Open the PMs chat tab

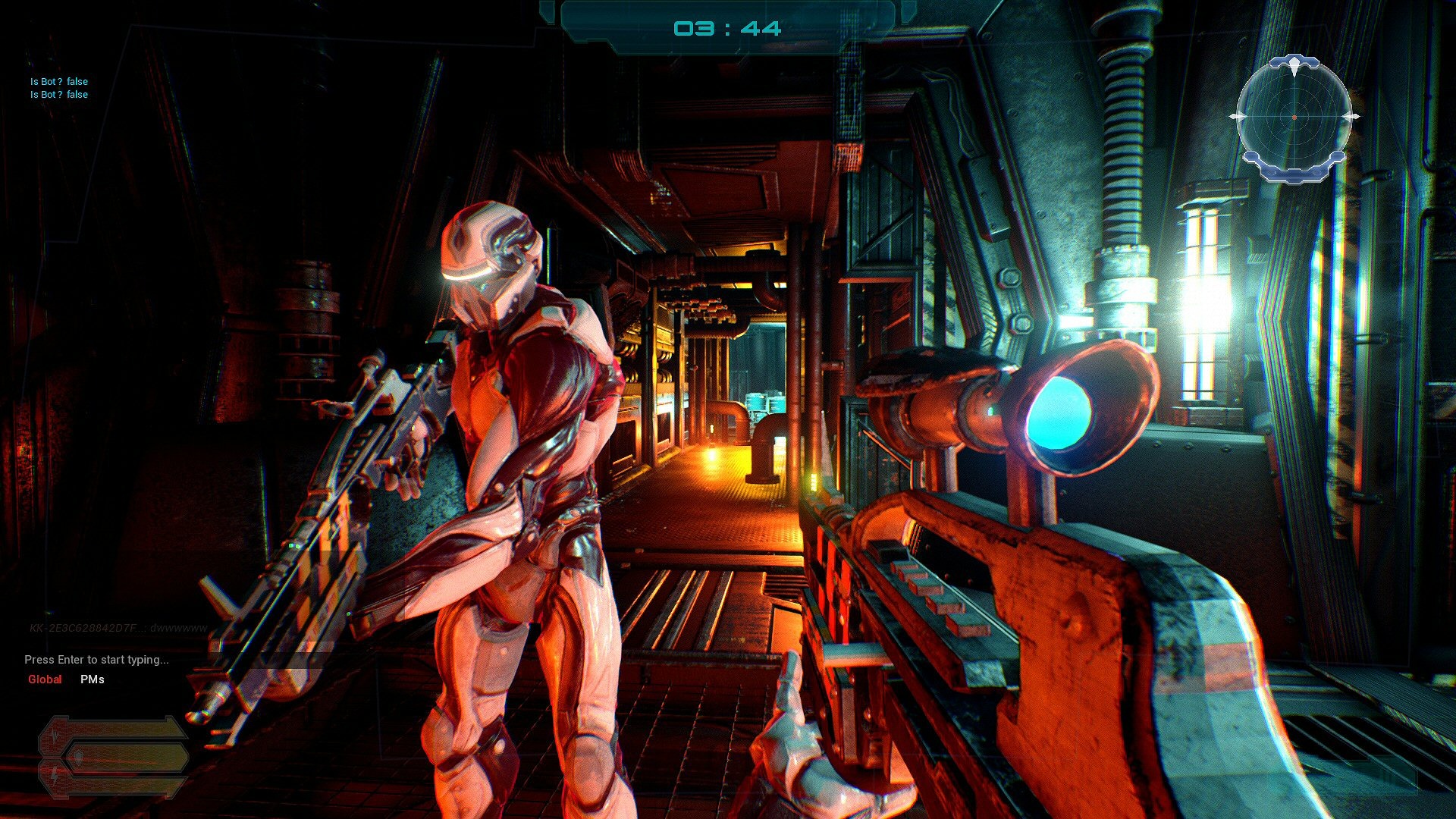pyautogui.click(x=92, y=679)
